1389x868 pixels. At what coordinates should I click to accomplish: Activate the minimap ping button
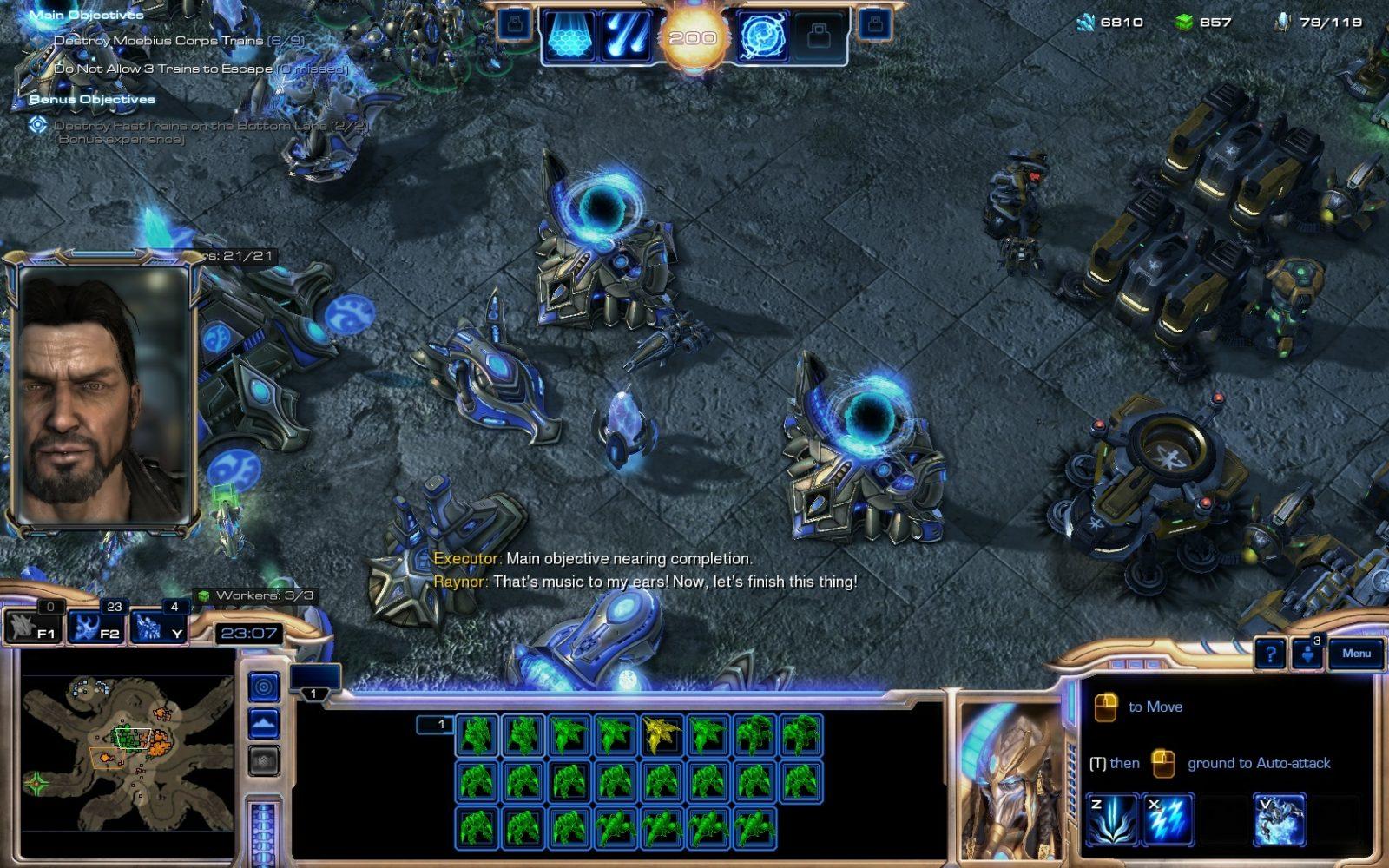(264, 687)
